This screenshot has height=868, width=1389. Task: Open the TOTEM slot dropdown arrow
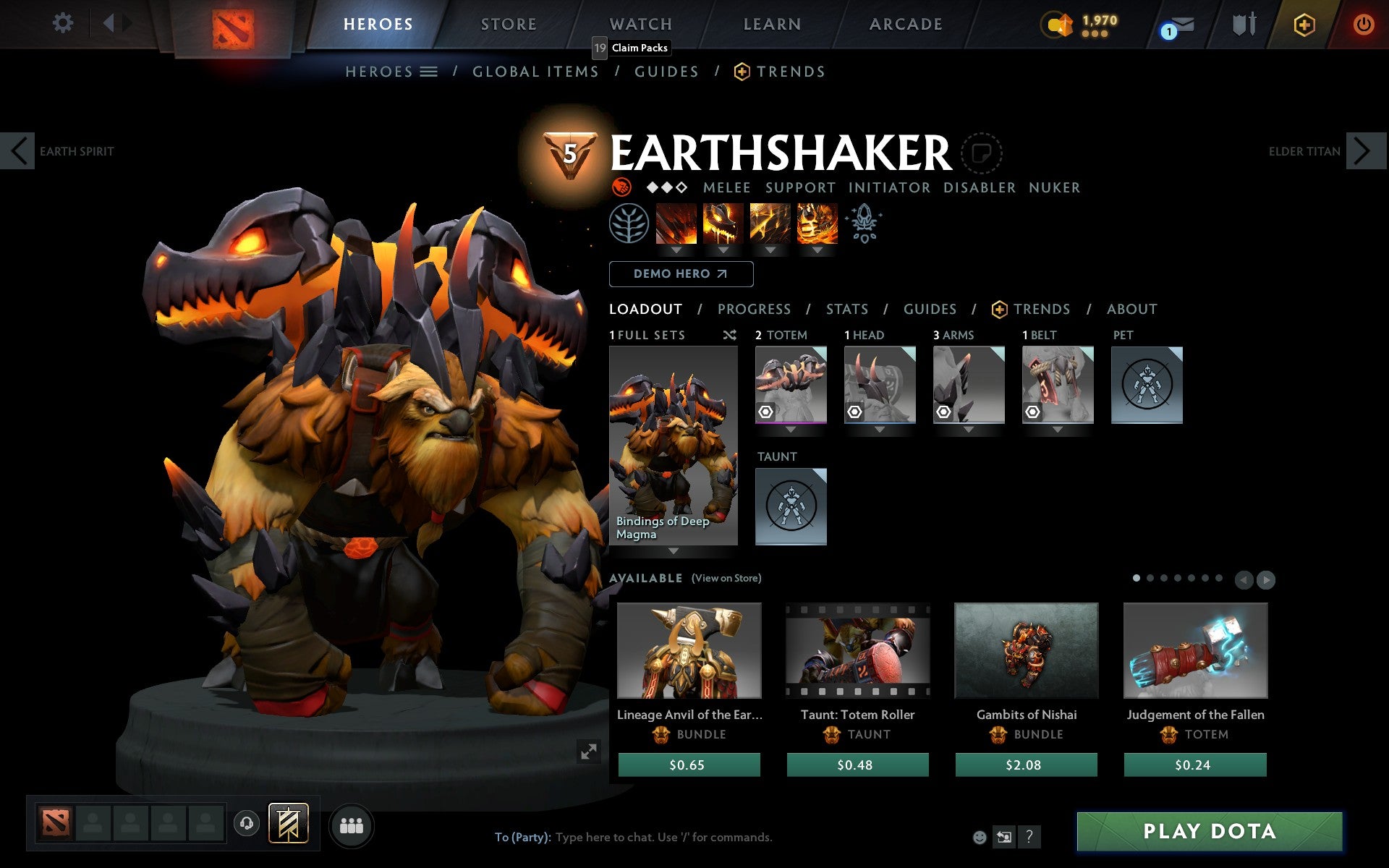(x=790, y=428)
